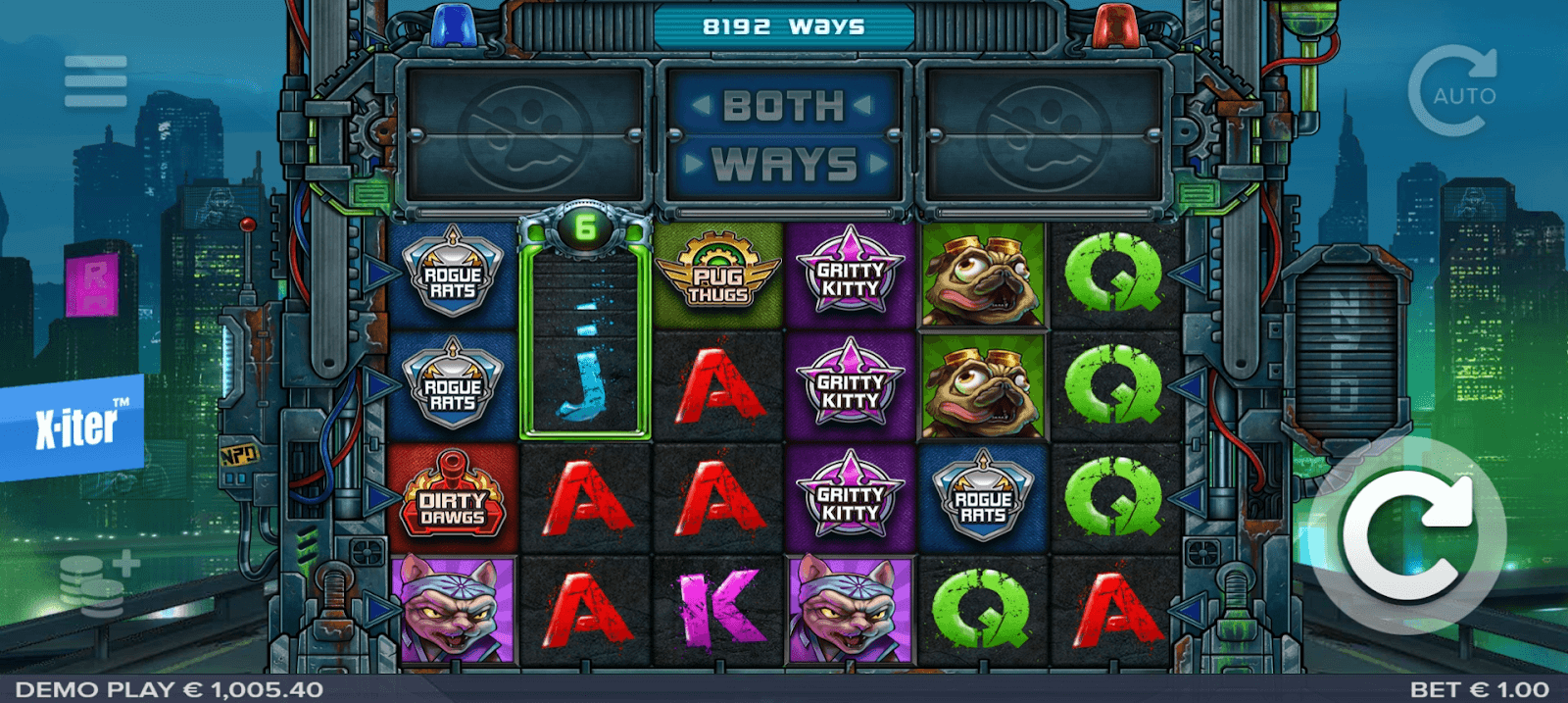Open the X-iter feature menu
Viewport: 1568px width, 703px height.
[x=74, y=427]
